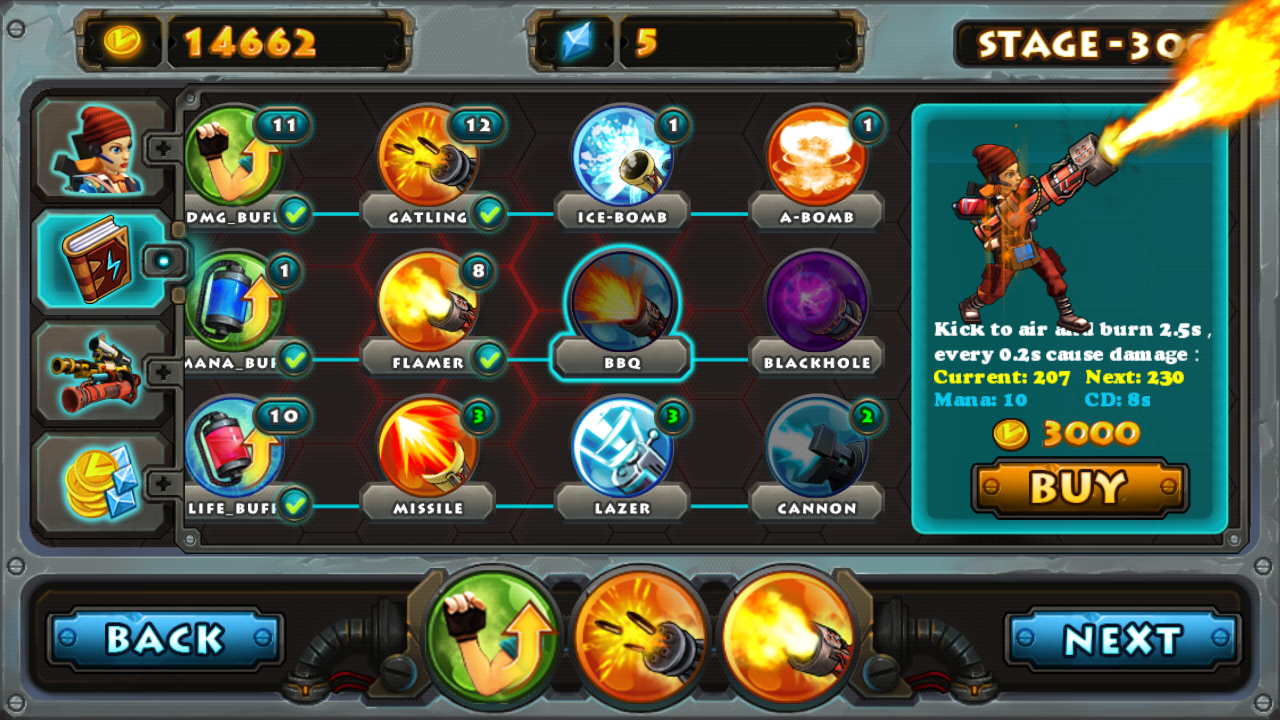Choose the Ice-Bomb skill

point(622,157)
